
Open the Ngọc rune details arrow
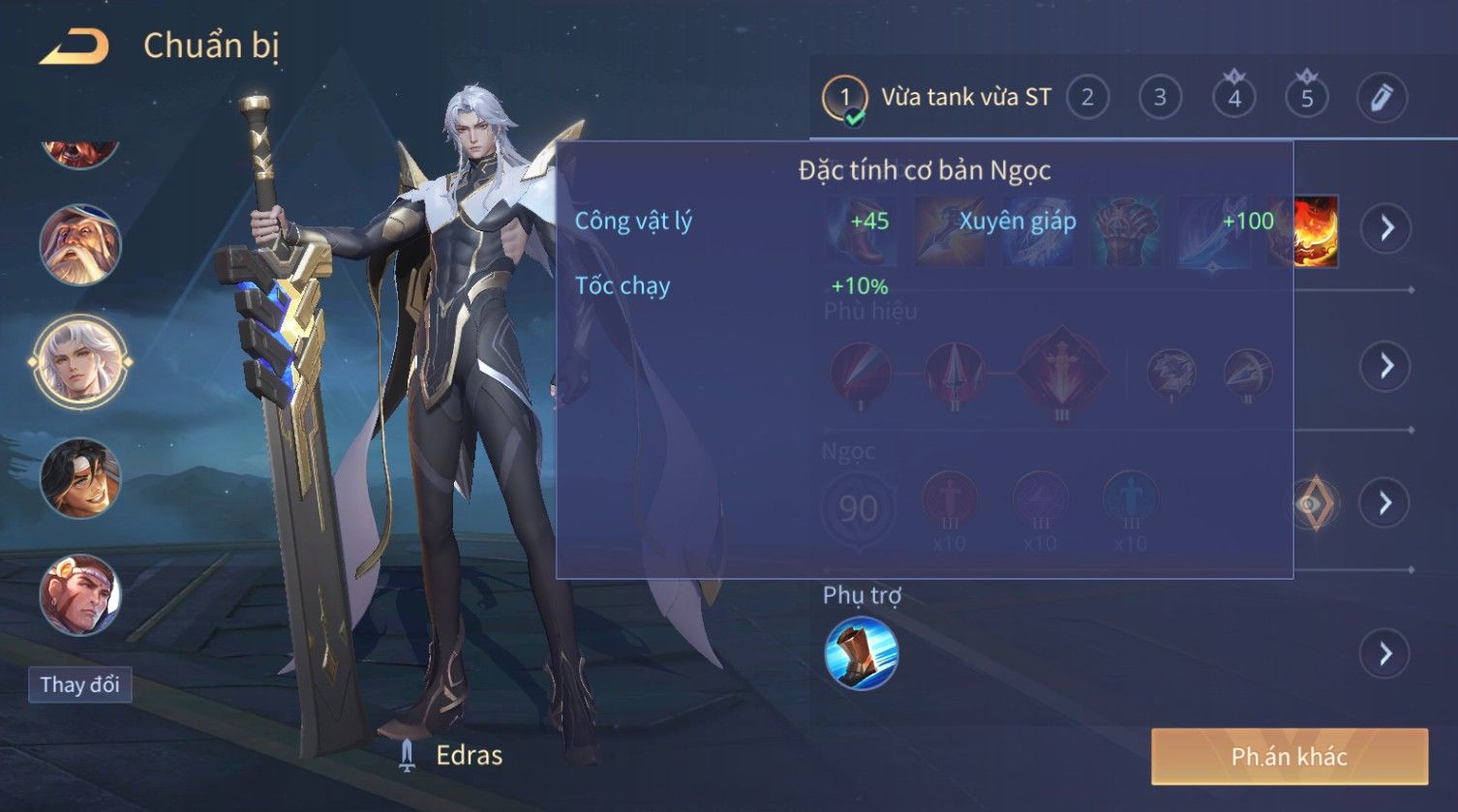(x=1386, y=503)
